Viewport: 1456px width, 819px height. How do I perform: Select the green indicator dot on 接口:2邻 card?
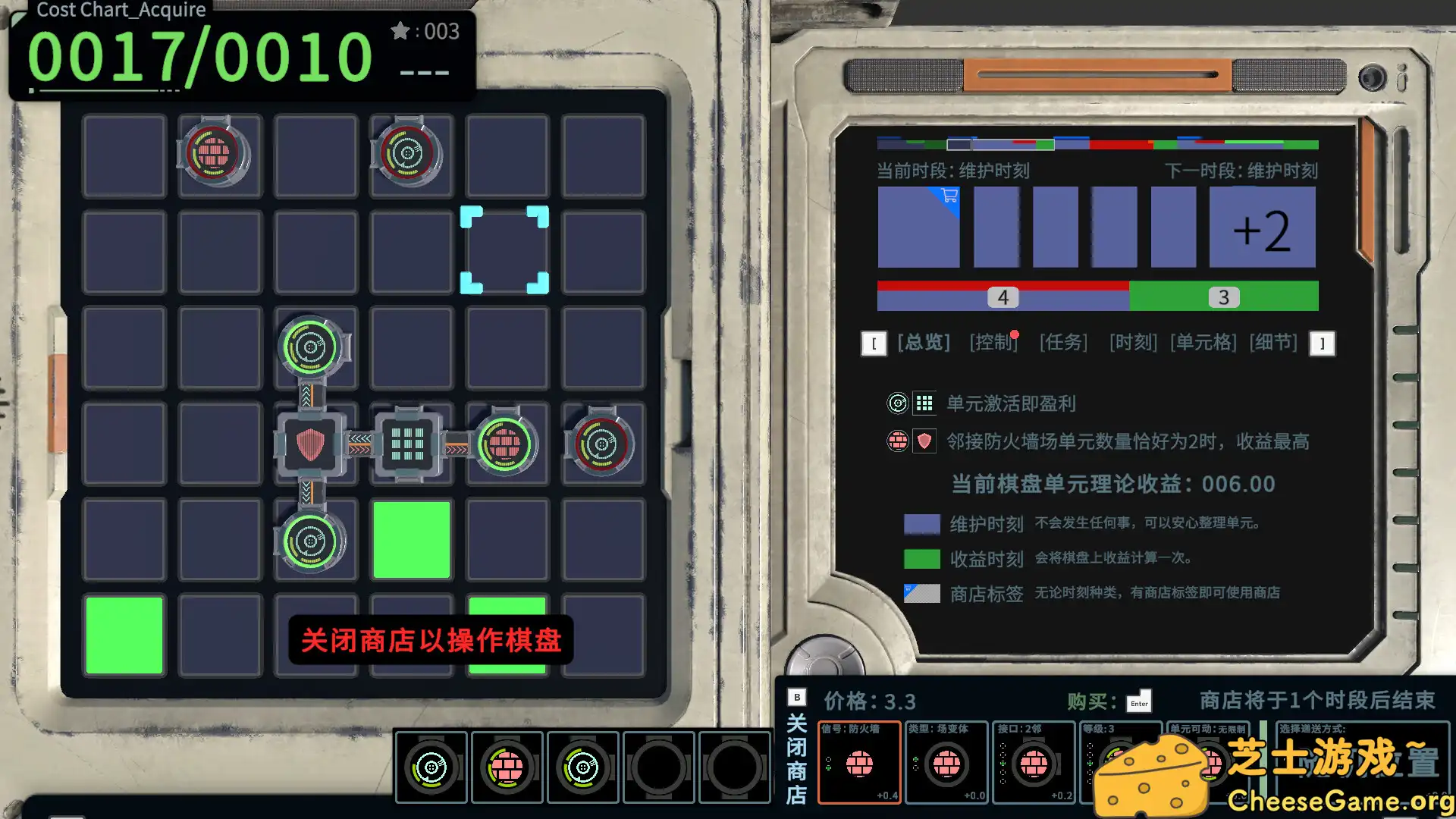pos(1002,762)
